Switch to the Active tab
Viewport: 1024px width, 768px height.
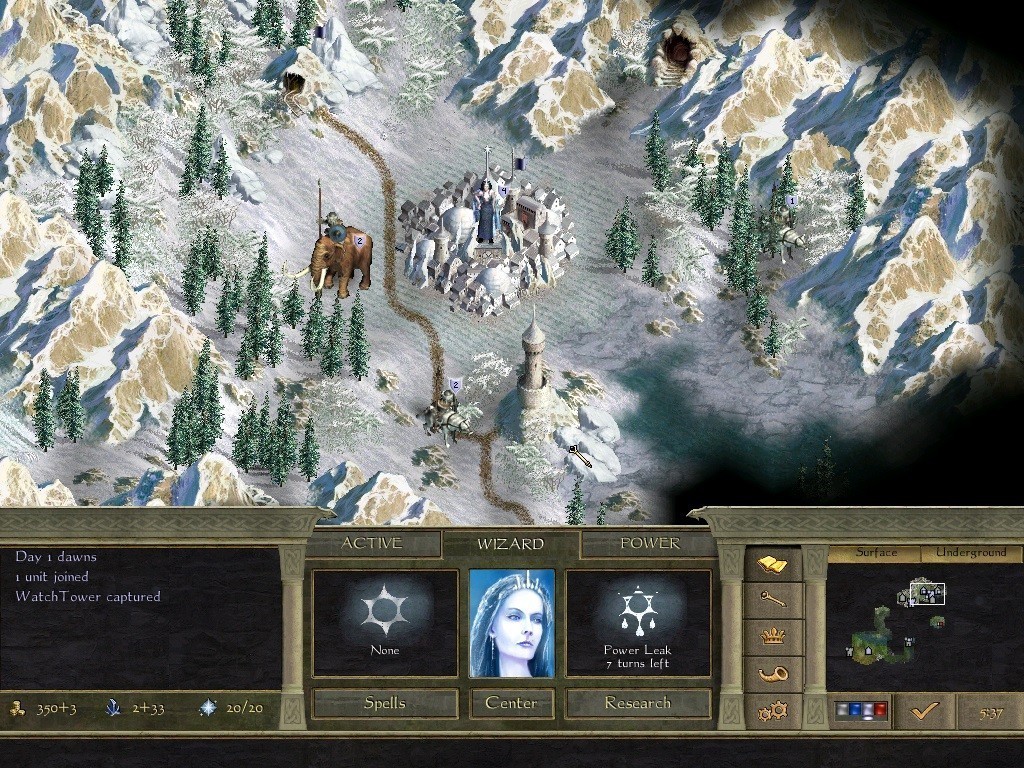372,544
